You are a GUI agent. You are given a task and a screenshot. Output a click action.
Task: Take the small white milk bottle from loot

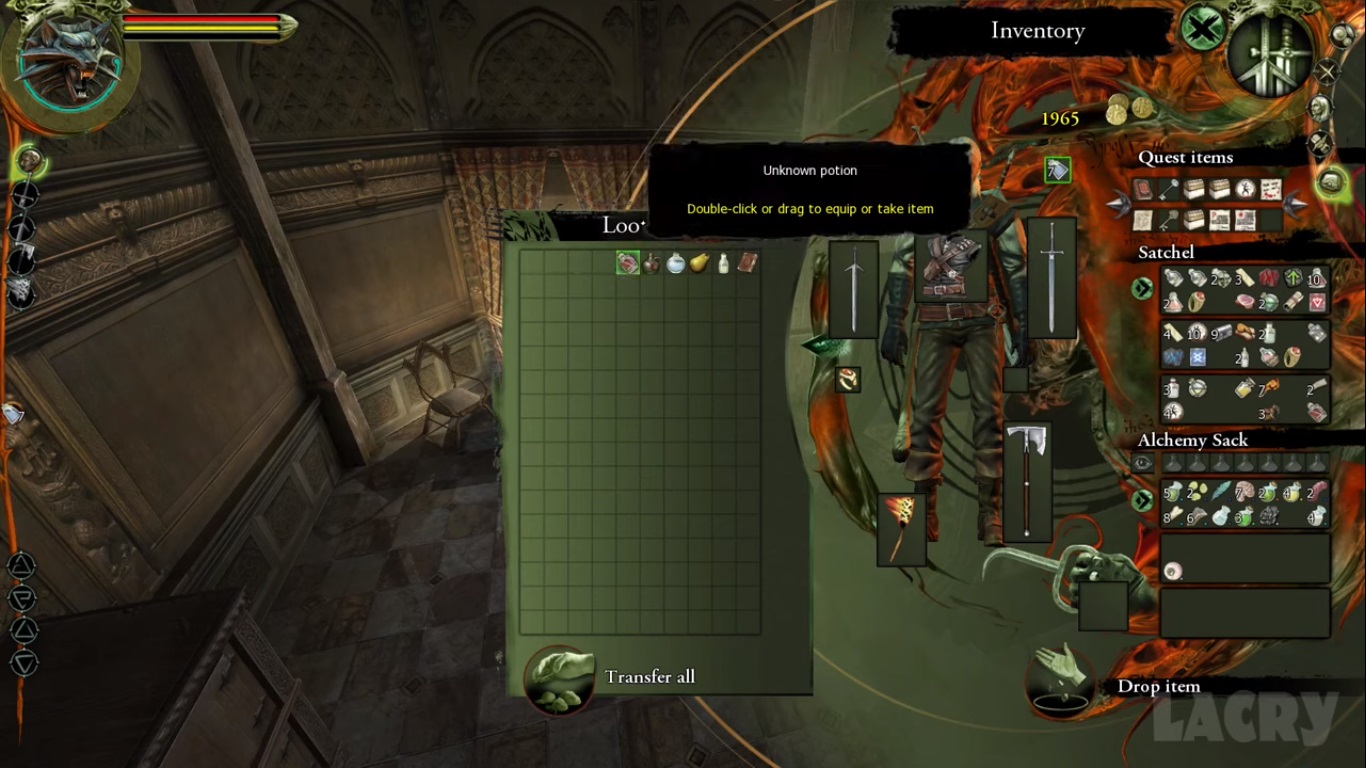pyautogui.click(x=723, y=264)
